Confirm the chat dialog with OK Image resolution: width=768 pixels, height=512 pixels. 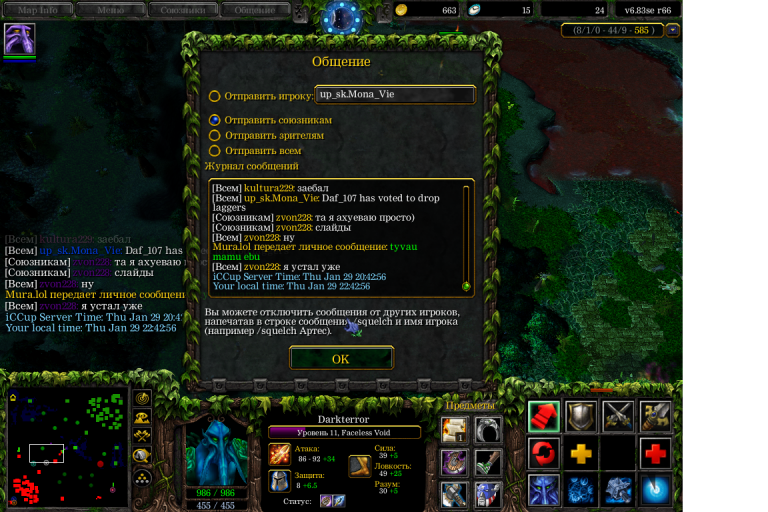tap(340, 359)
